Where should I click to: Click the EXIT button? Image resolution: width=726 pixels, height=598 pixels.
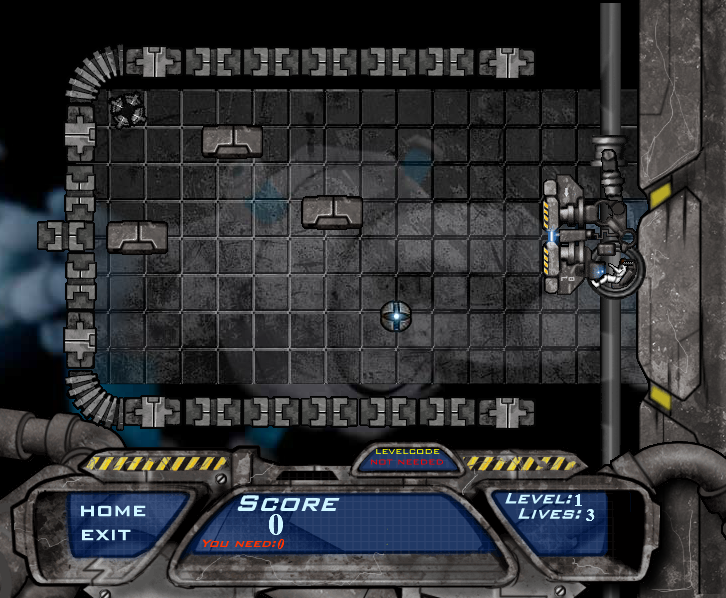tap(106, 534)
